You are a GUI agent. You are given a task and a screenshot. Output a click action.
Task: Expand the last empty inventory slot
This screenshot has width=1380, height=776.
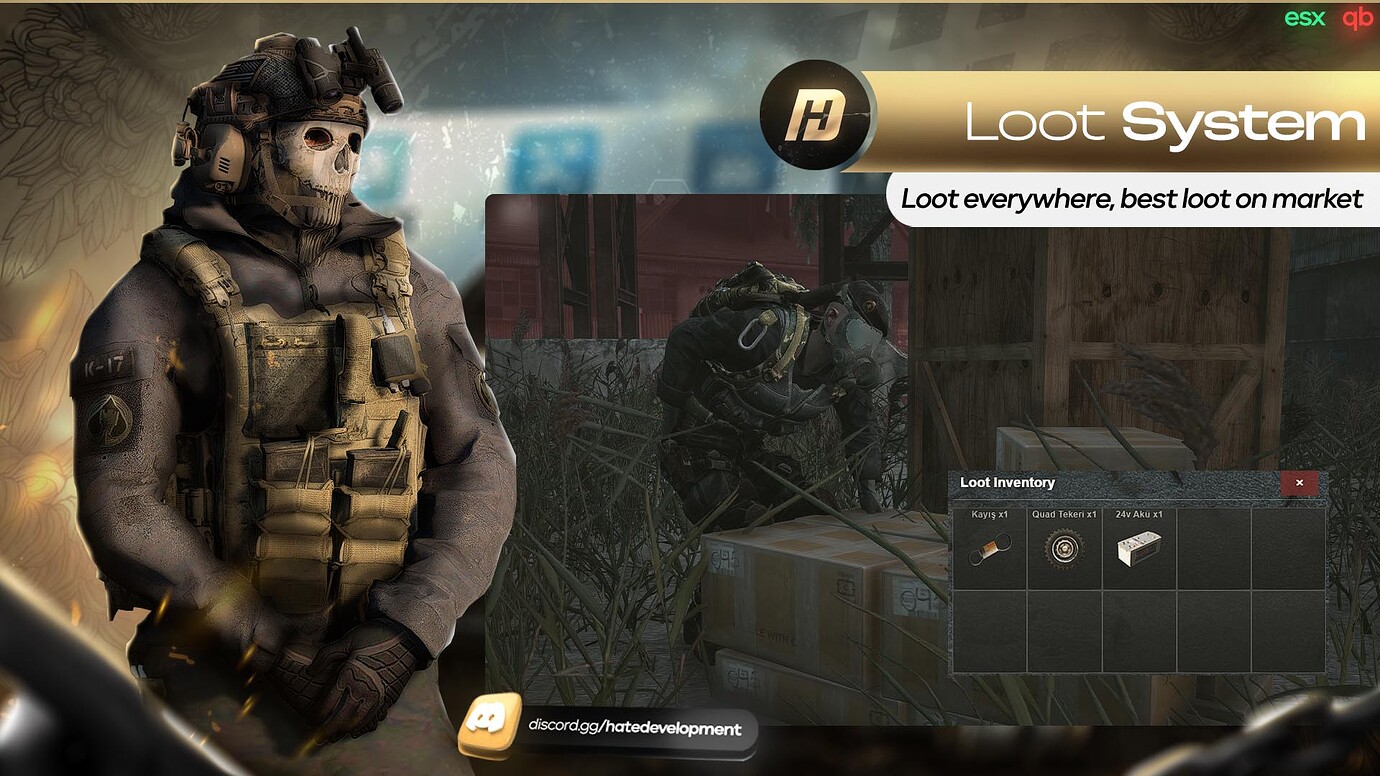pos(1288,630)
